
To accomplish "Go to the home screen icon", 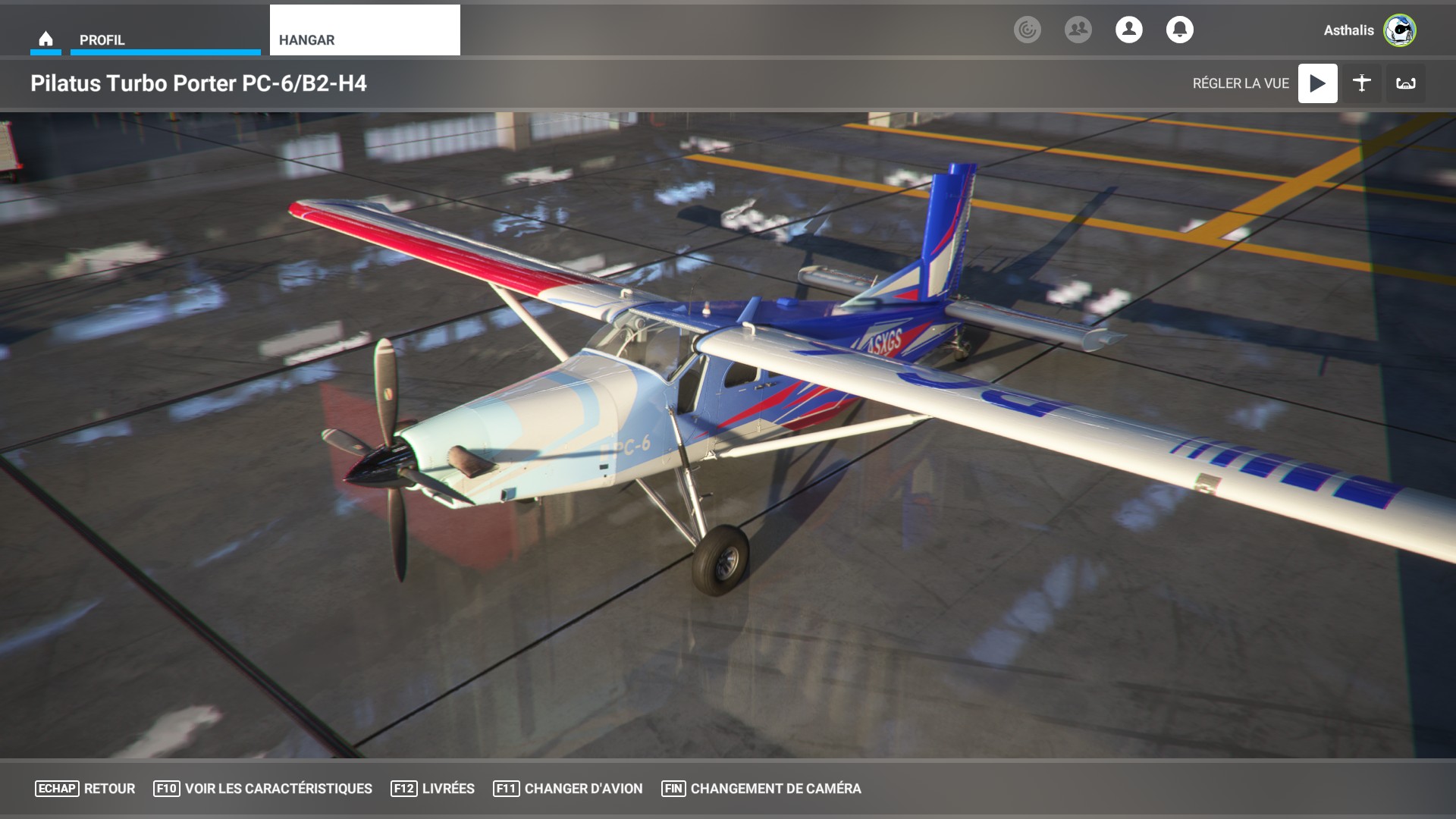I will [x=45, y=39].
